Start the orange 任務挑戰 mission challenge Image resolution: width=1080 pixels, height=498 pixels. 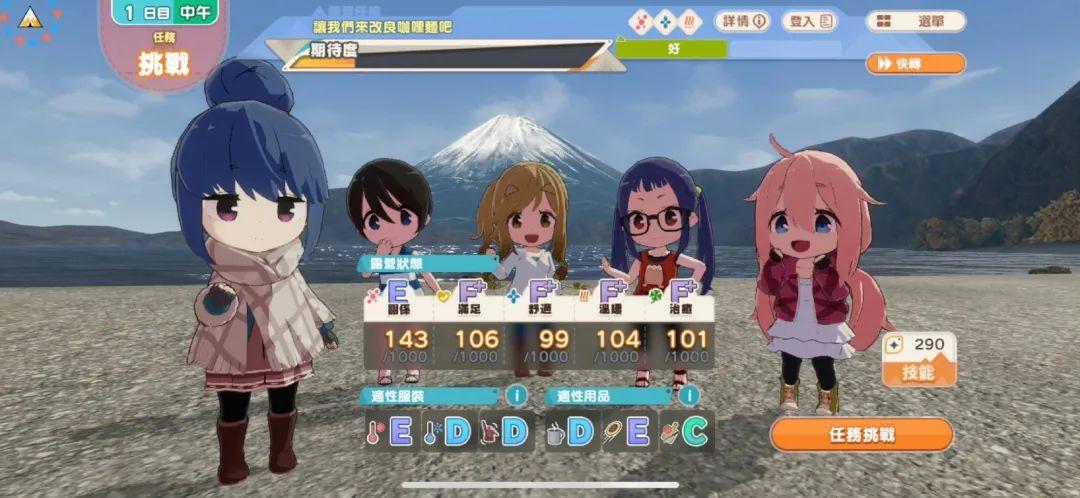[861, 435]
